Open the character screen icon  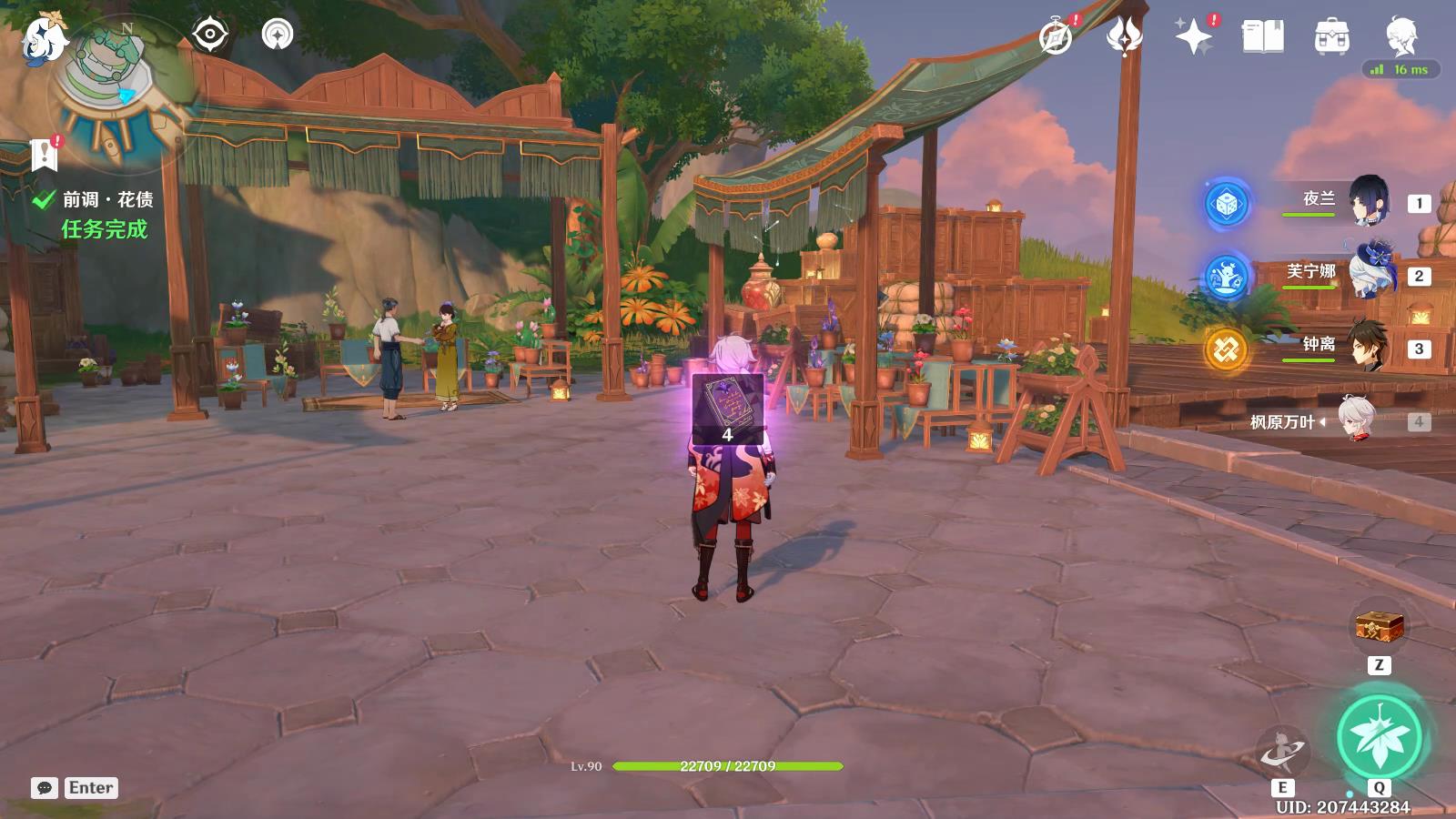click(x=1400, y=35)
